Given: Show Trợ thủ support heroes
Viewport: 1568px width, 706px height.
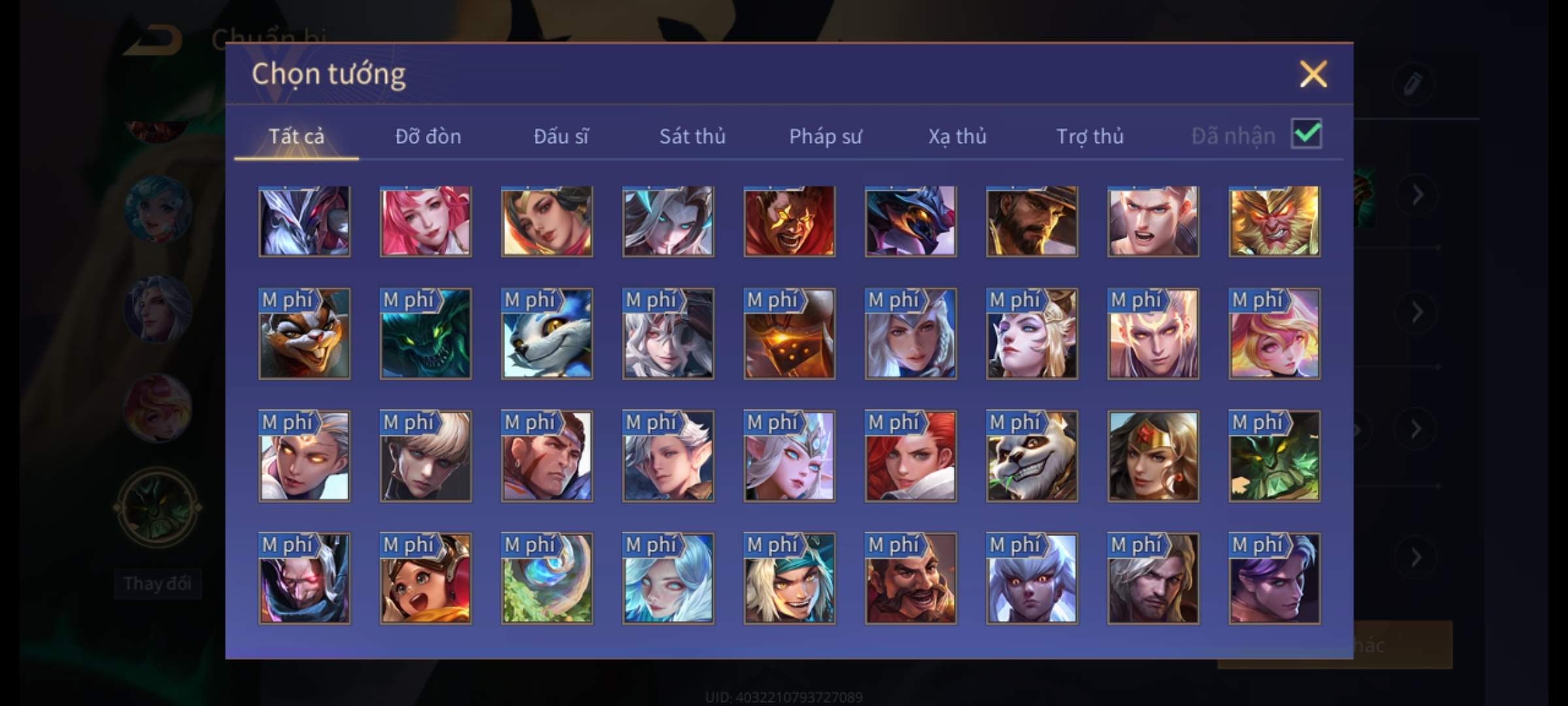Looking at the screenshot, I should coord(1090,136).
